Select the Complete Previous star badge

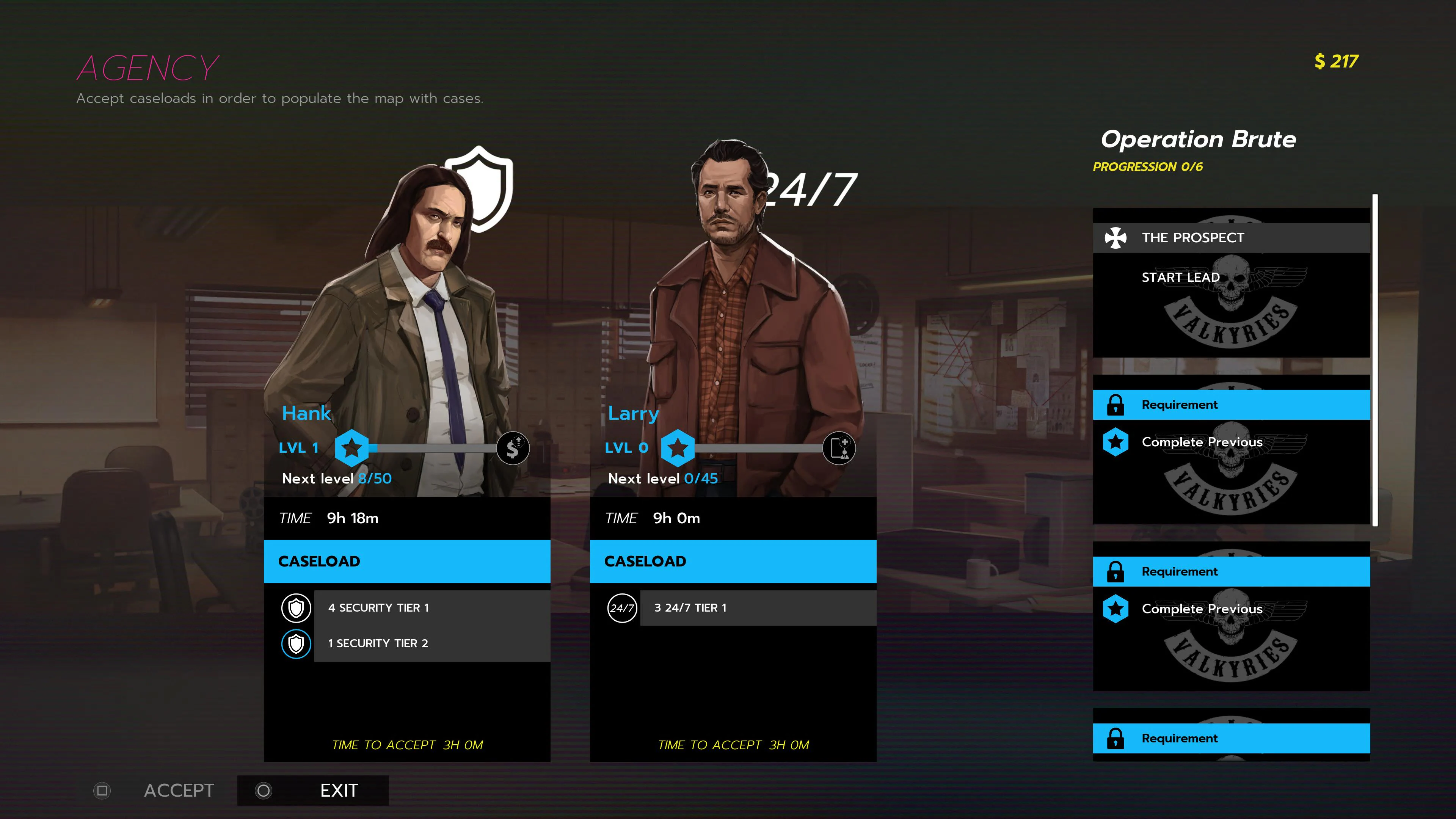tap(1116, 442)
